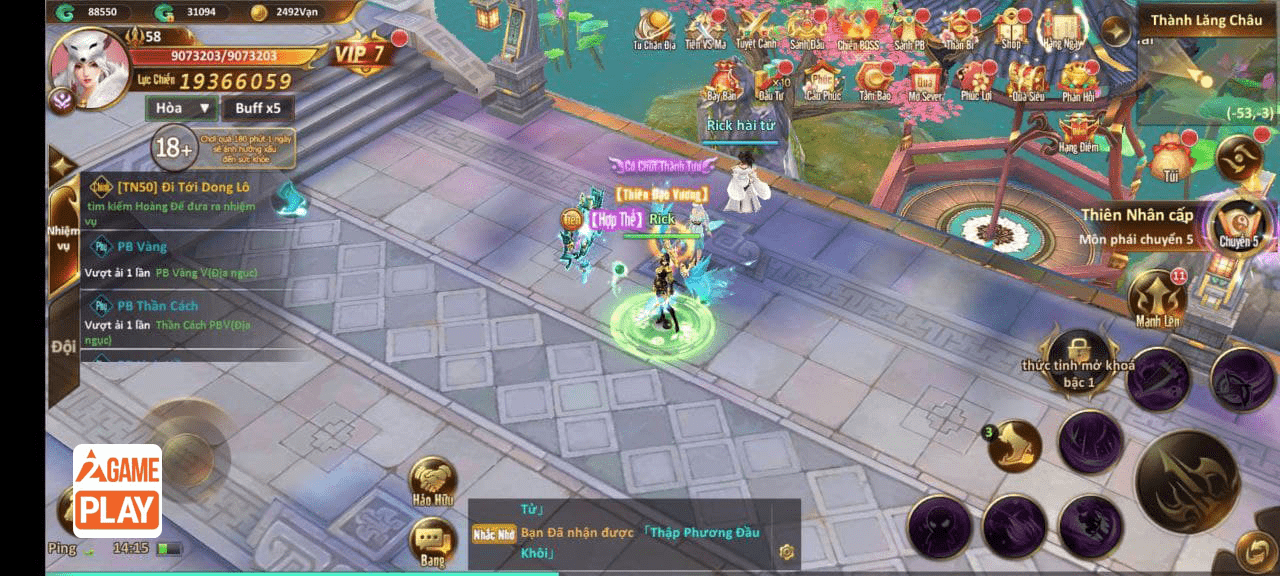Click the Buff x5 button
This screenshot has height=576, width=1280.
pos(258,108)
